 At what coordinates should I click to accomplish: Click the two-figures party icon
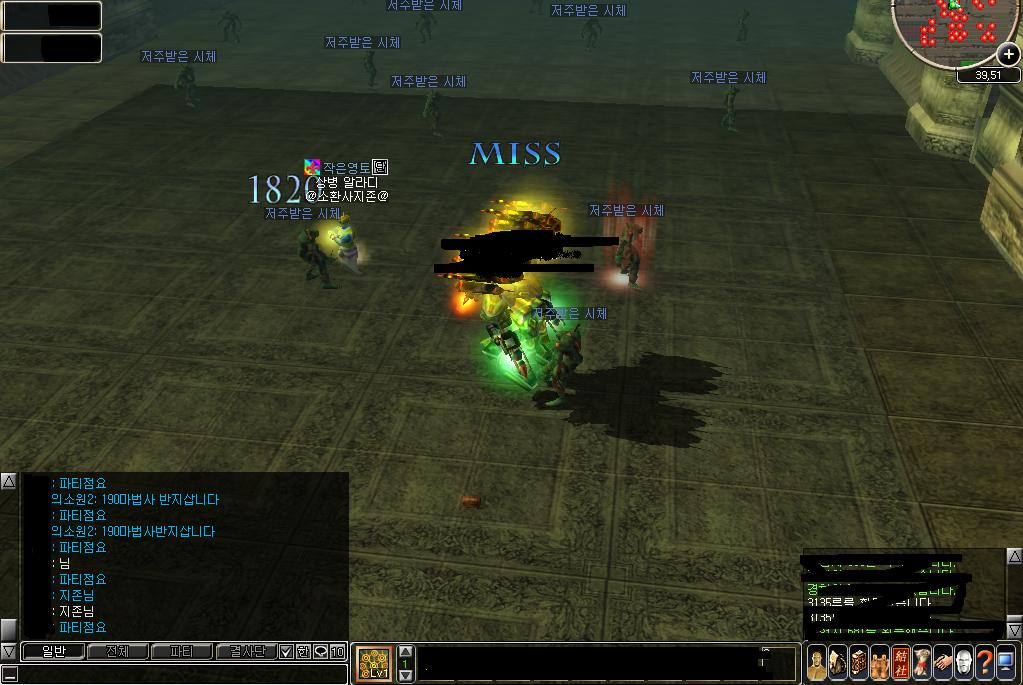[879, 662]
